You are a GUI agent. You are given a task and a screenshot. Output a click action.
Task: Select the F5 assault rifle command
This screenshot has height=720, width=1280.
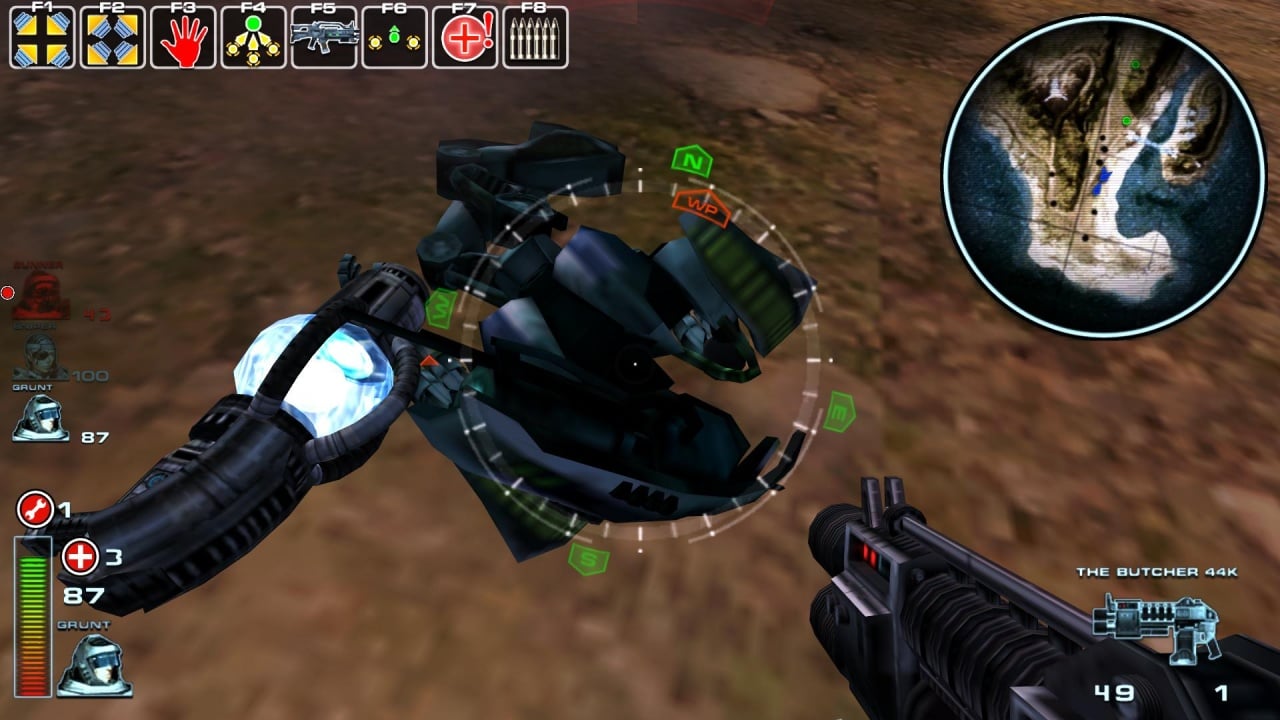pos(324,38)
